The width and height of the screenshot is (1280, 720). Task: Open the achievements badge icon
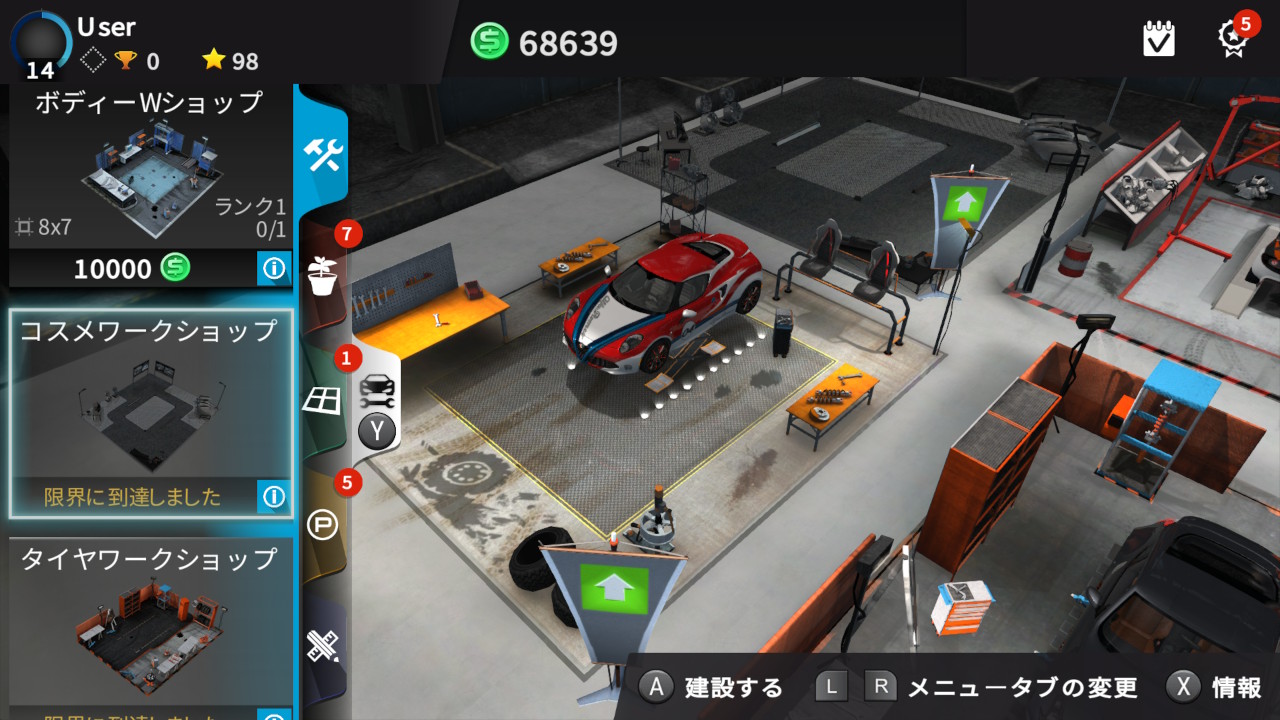click(1233, 38)
